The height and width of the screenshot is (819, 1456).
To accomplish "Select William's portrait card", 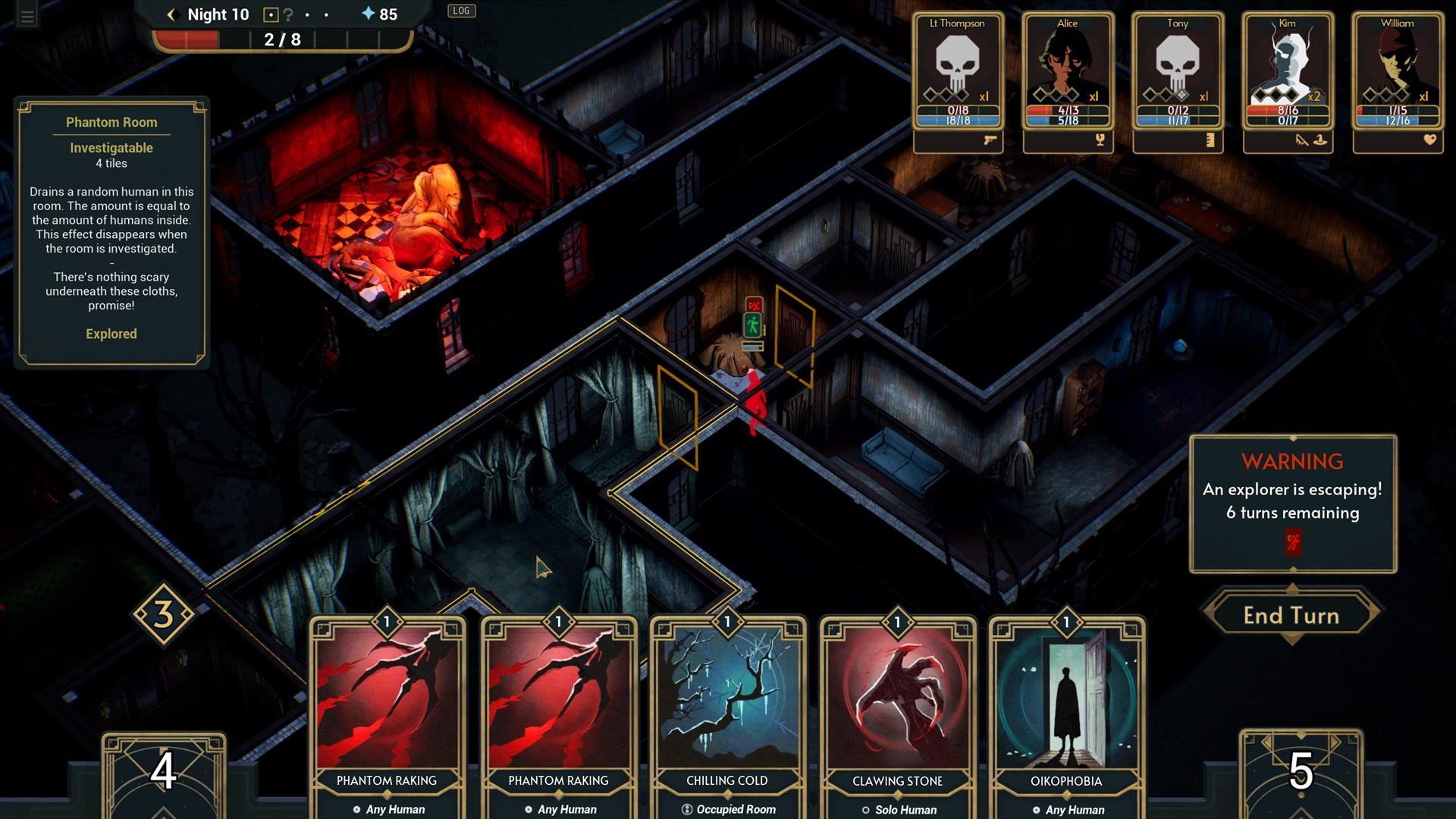I will click(x=1398, y=72).
